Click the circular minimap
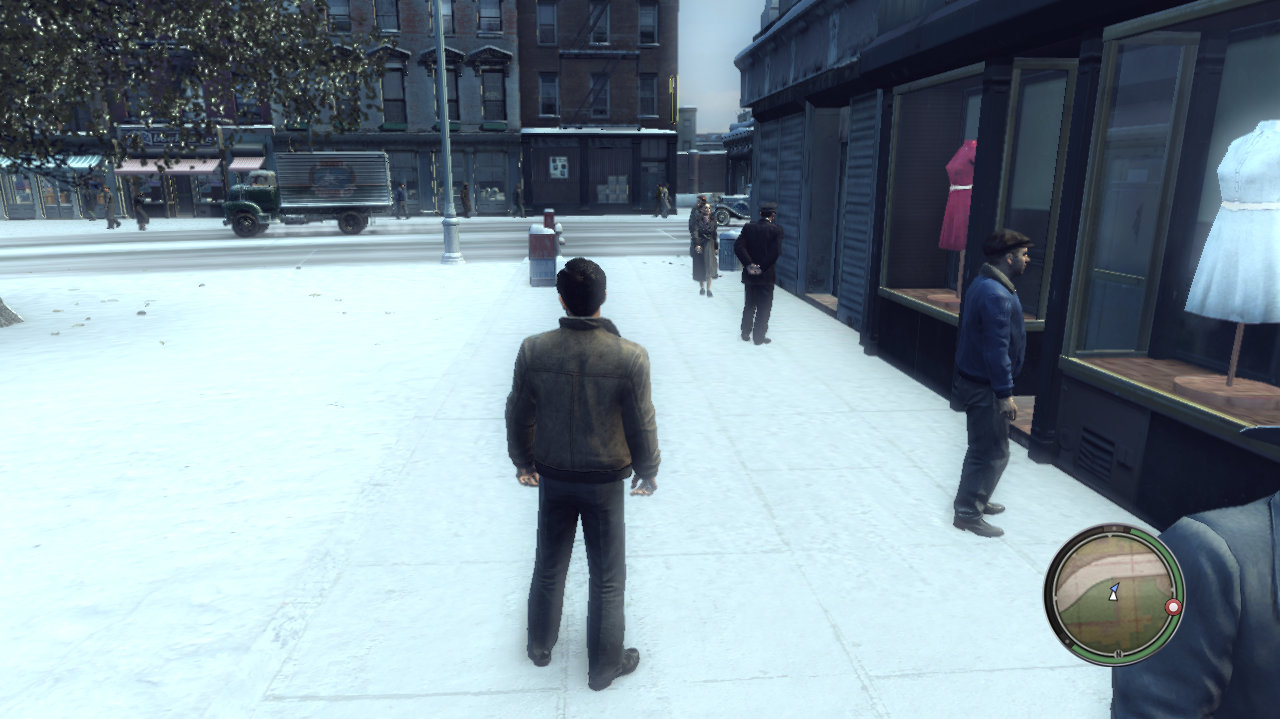 click(1114, 594)
